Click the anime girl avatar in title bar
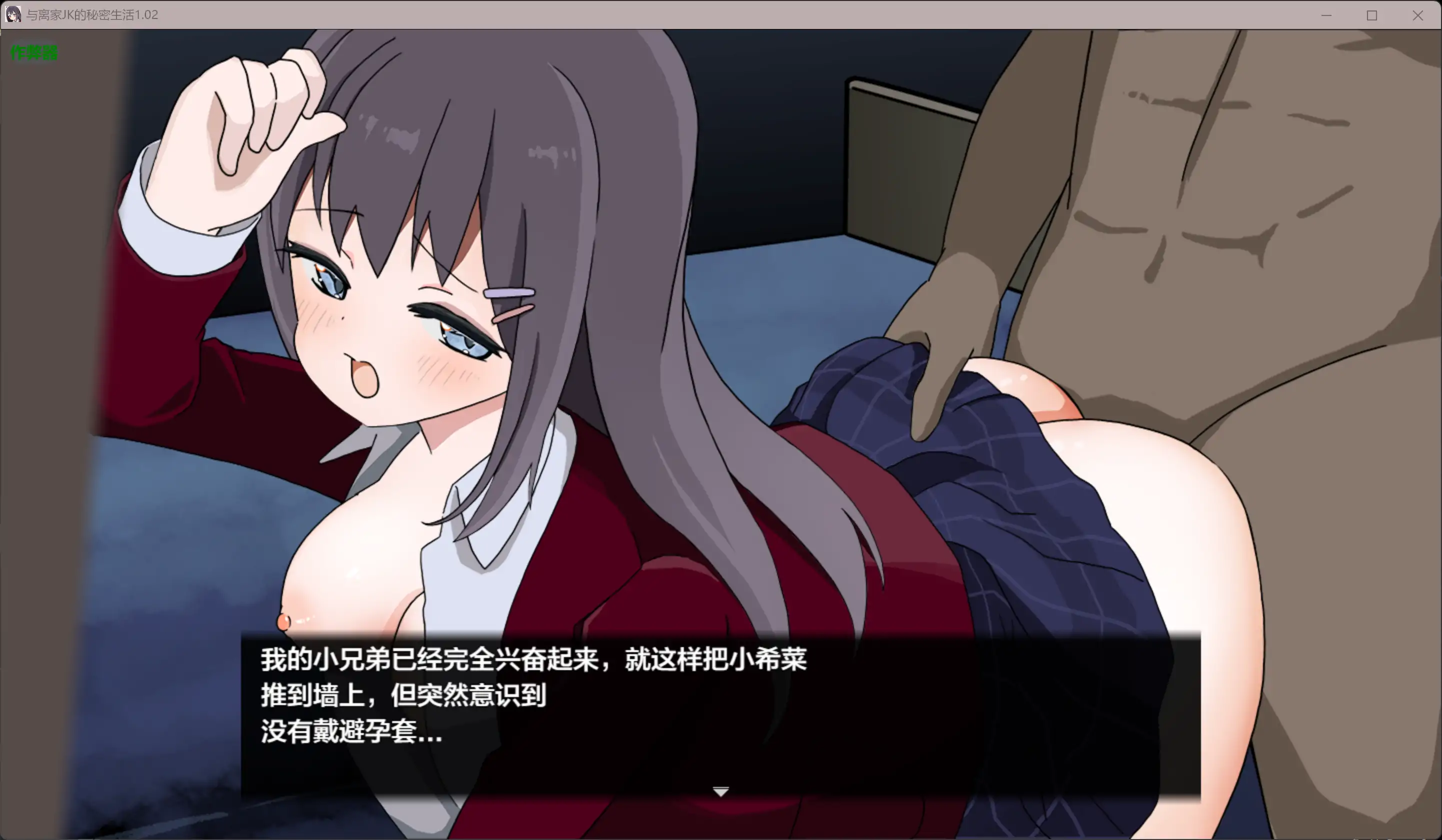 12,15
